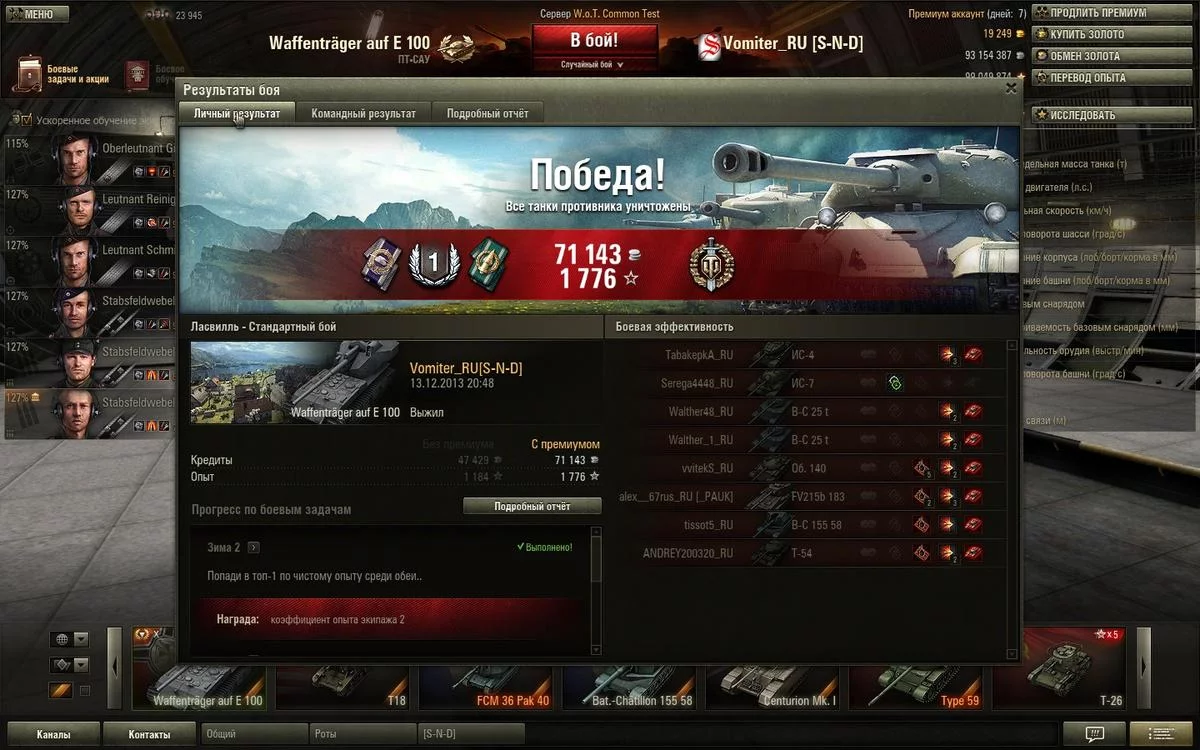Select the Общий chat tab
1200x750 pixels.
point(254,735)
